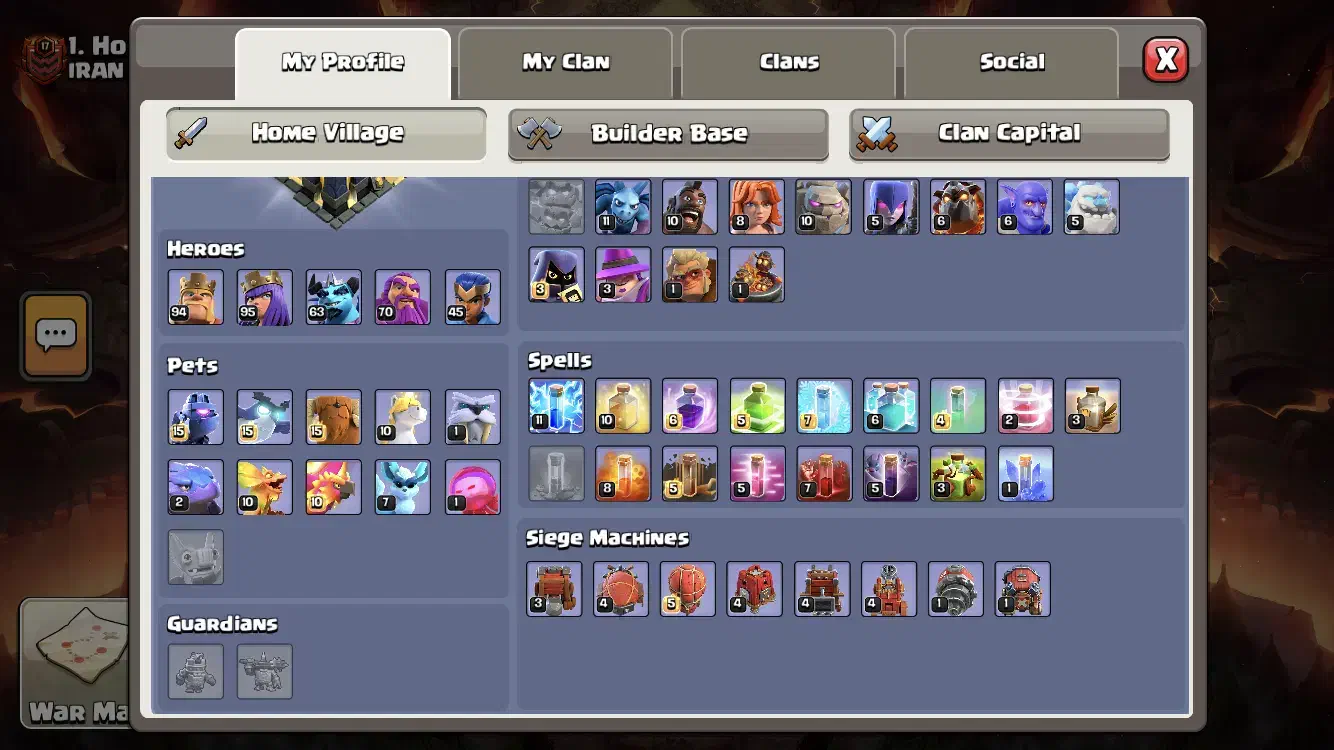
Task: Open the Log Launcher siege machine
Action: [821, 589]
